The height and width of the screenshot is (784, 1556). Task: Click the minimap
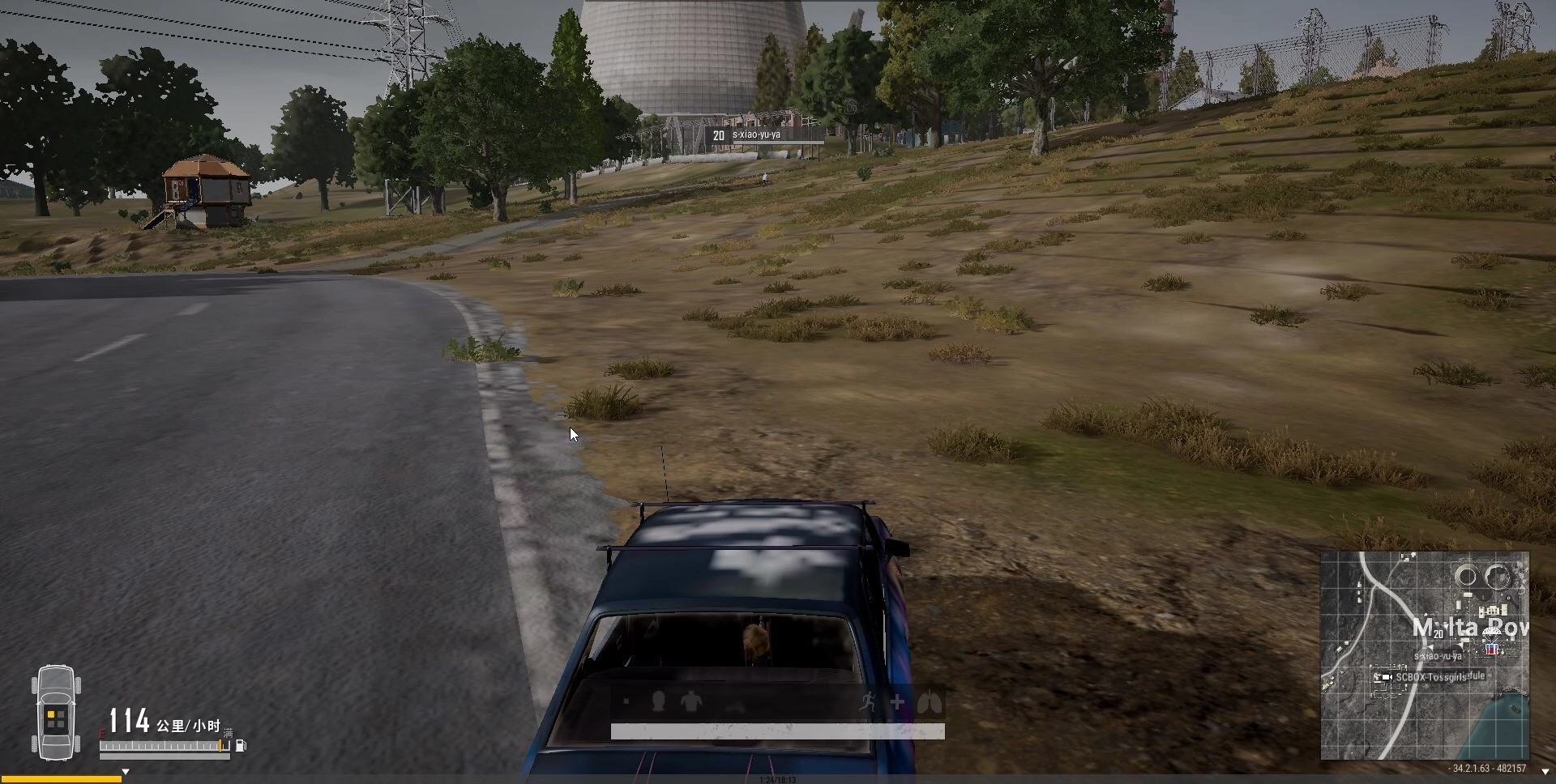point(1424,656)
